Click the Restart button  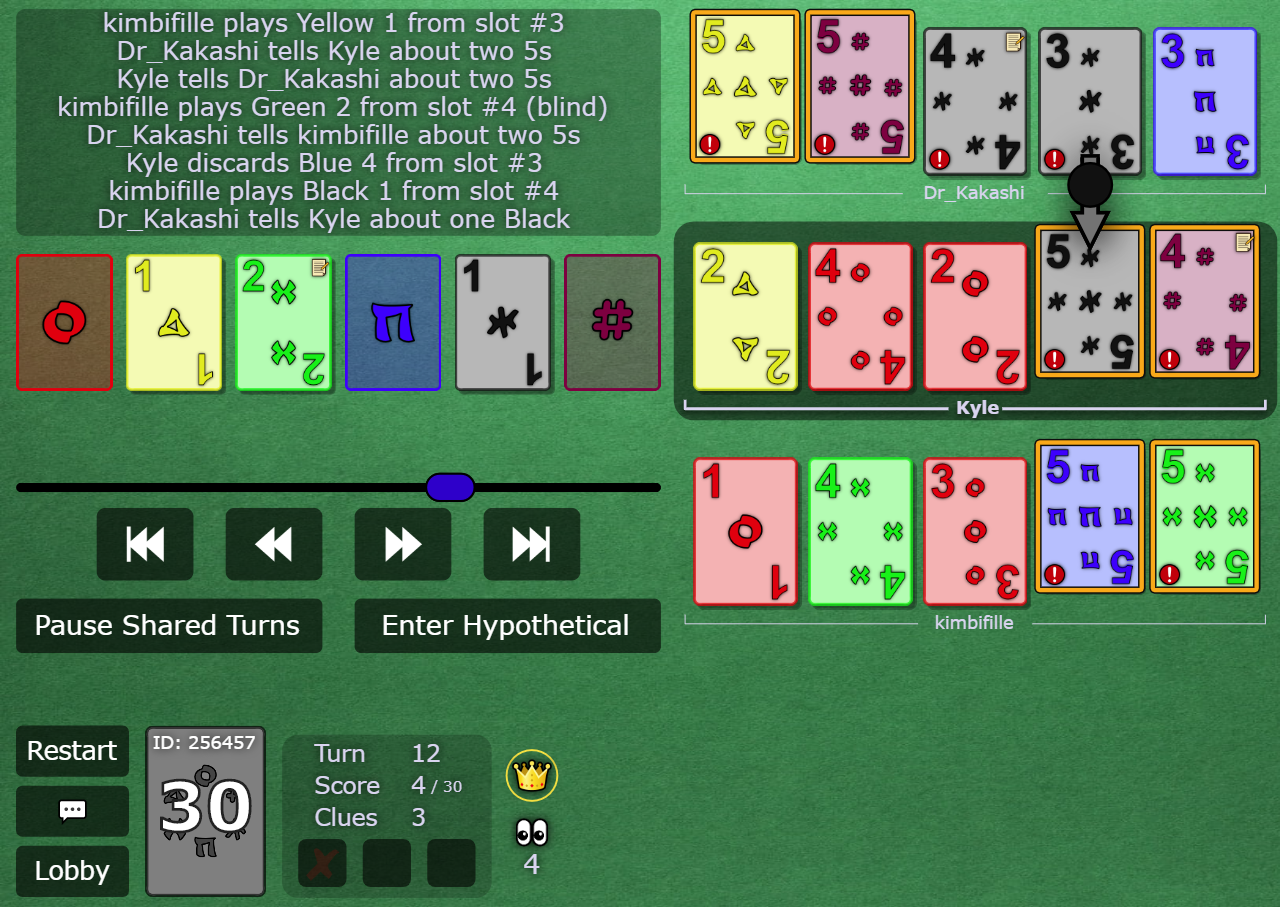tap(72, 751)
